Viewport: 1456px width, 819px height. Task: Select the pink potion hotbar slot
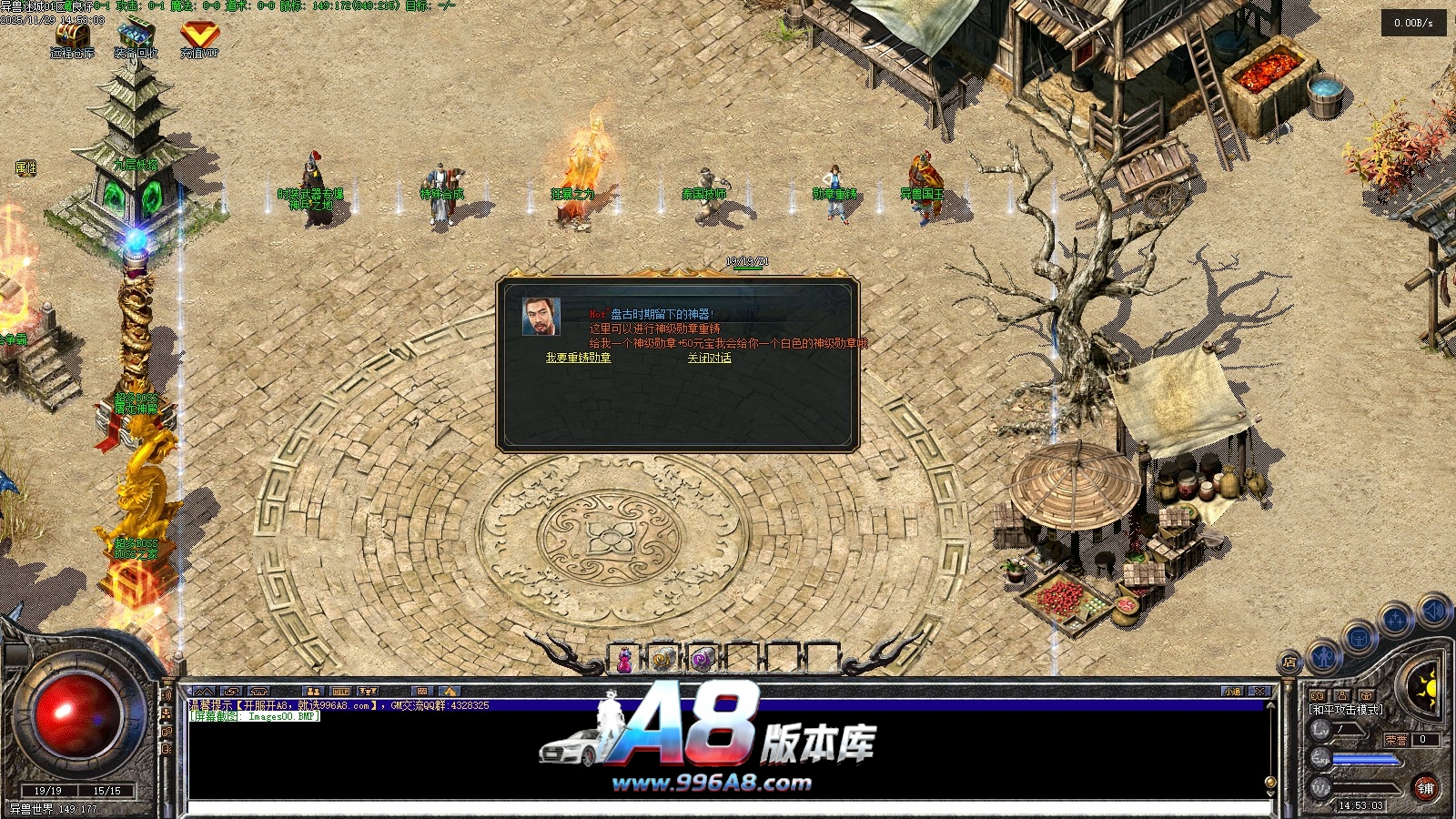click(625, 659)
